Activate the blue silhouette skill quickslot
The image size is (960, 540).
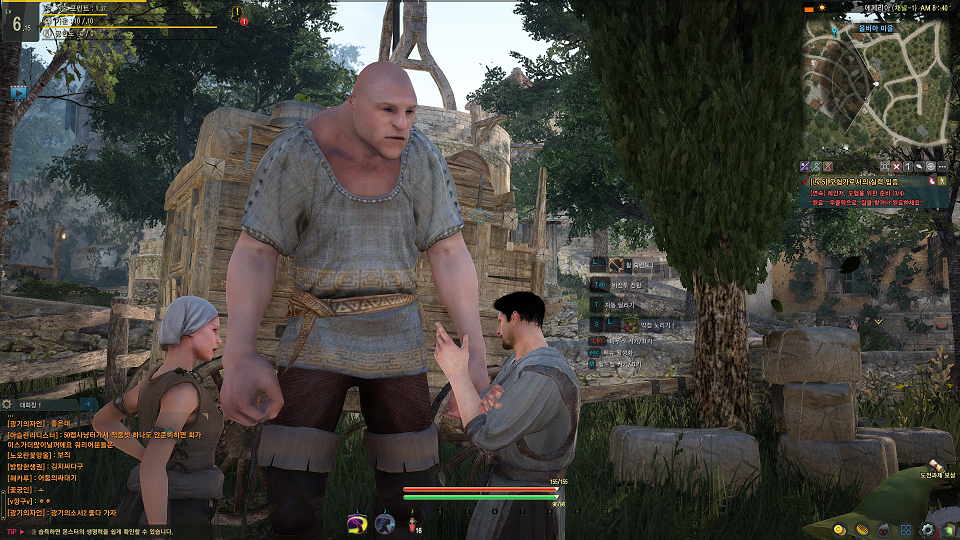pyautogui.click(x=384, y=523)
